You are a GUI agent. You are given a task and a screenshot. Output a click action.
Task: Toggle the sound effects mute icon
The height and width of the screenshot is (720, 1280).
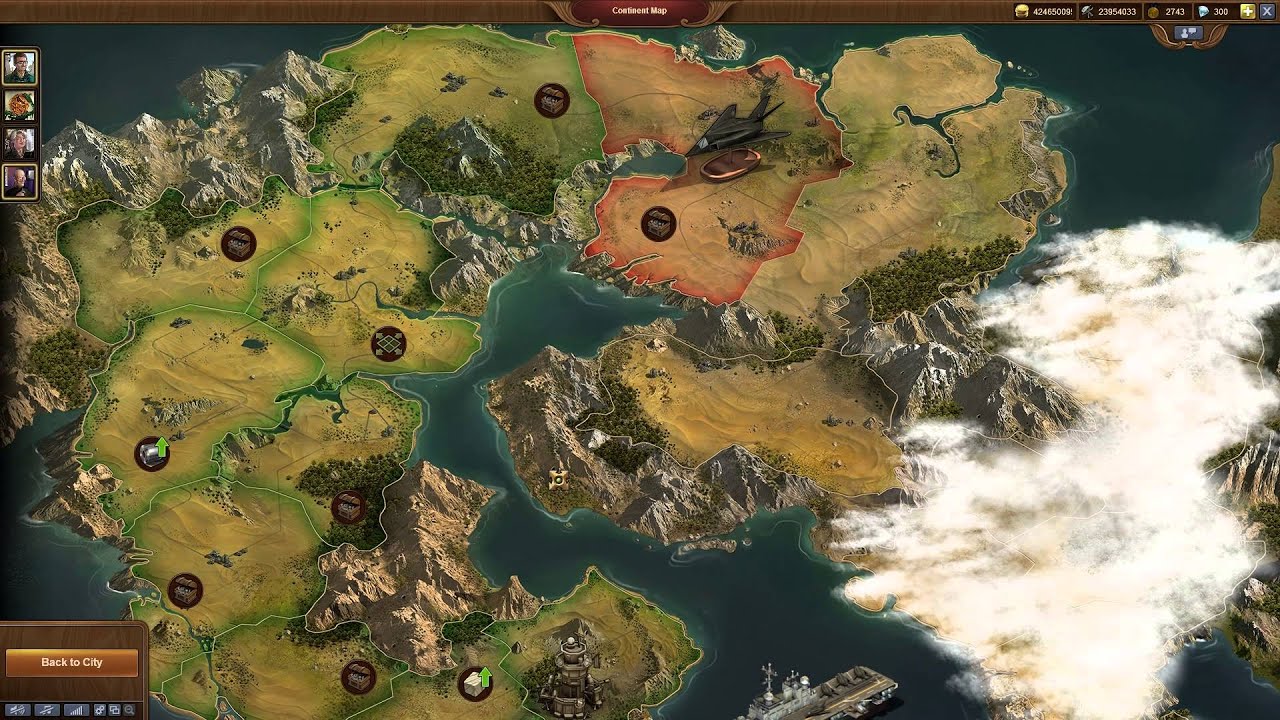coord(18,709)
